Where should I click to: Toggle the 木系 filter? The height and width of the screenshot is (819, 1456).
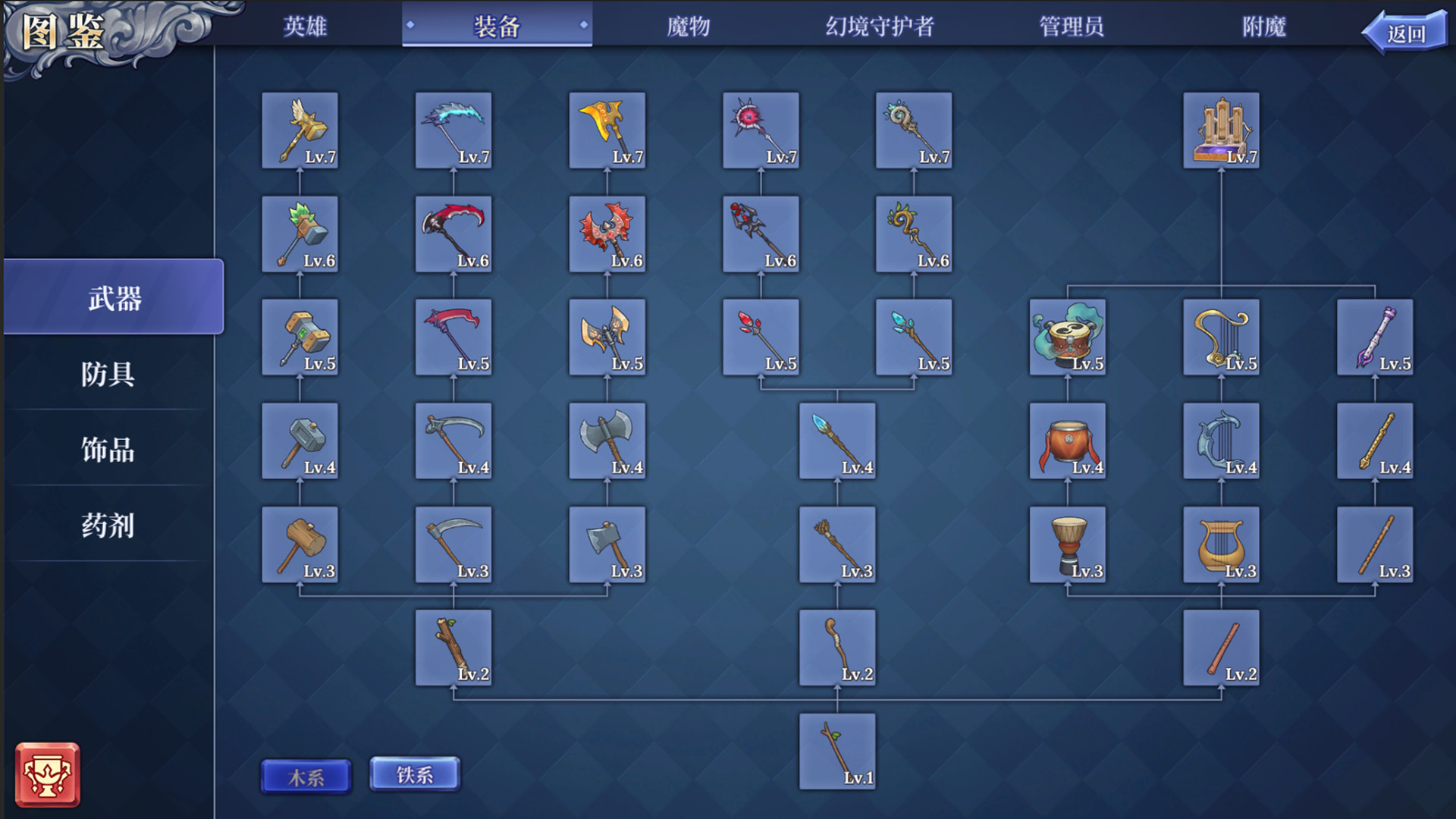[306, 775]
